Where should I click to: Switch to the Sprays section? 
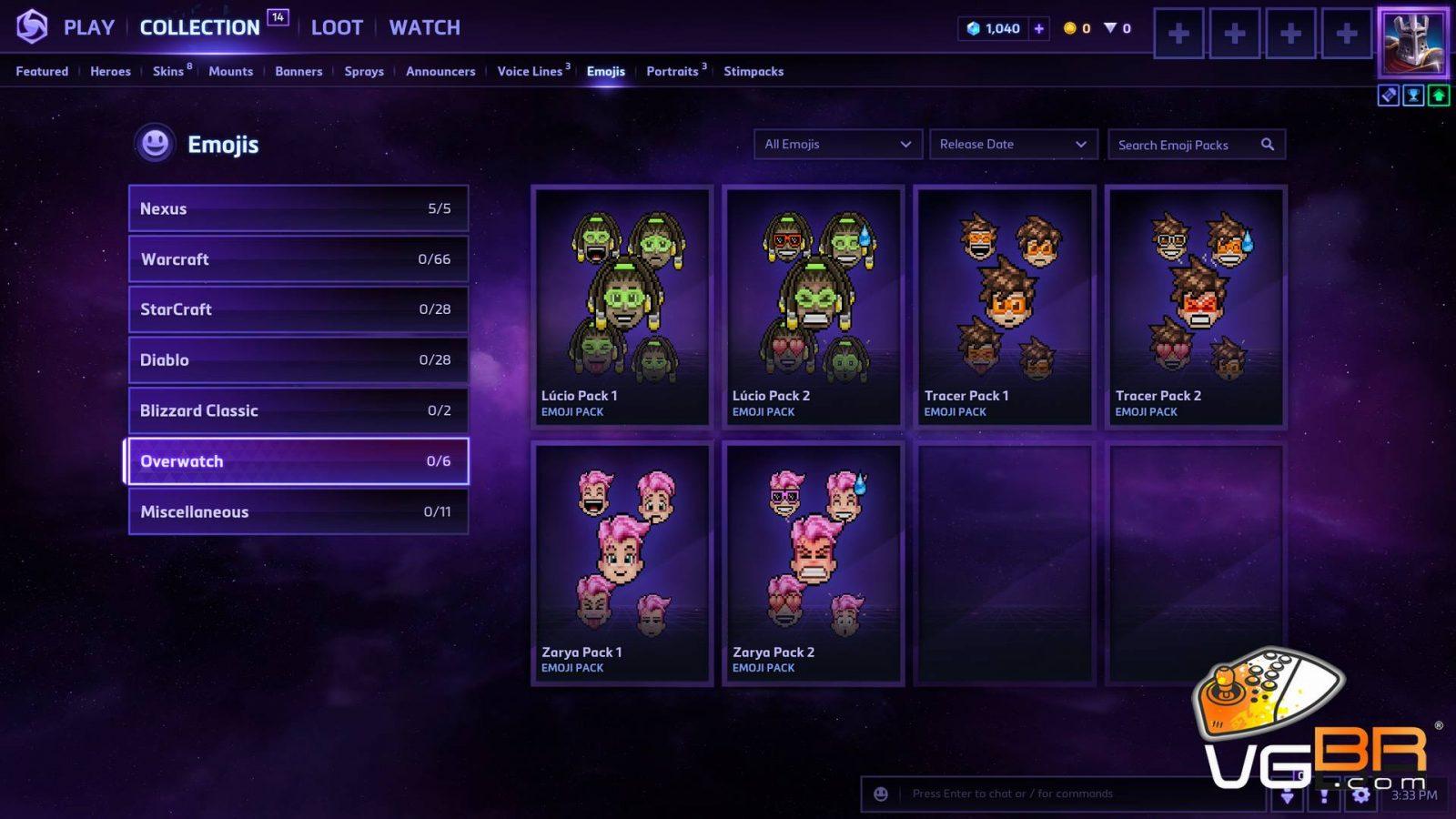click(x=364, y=71)
